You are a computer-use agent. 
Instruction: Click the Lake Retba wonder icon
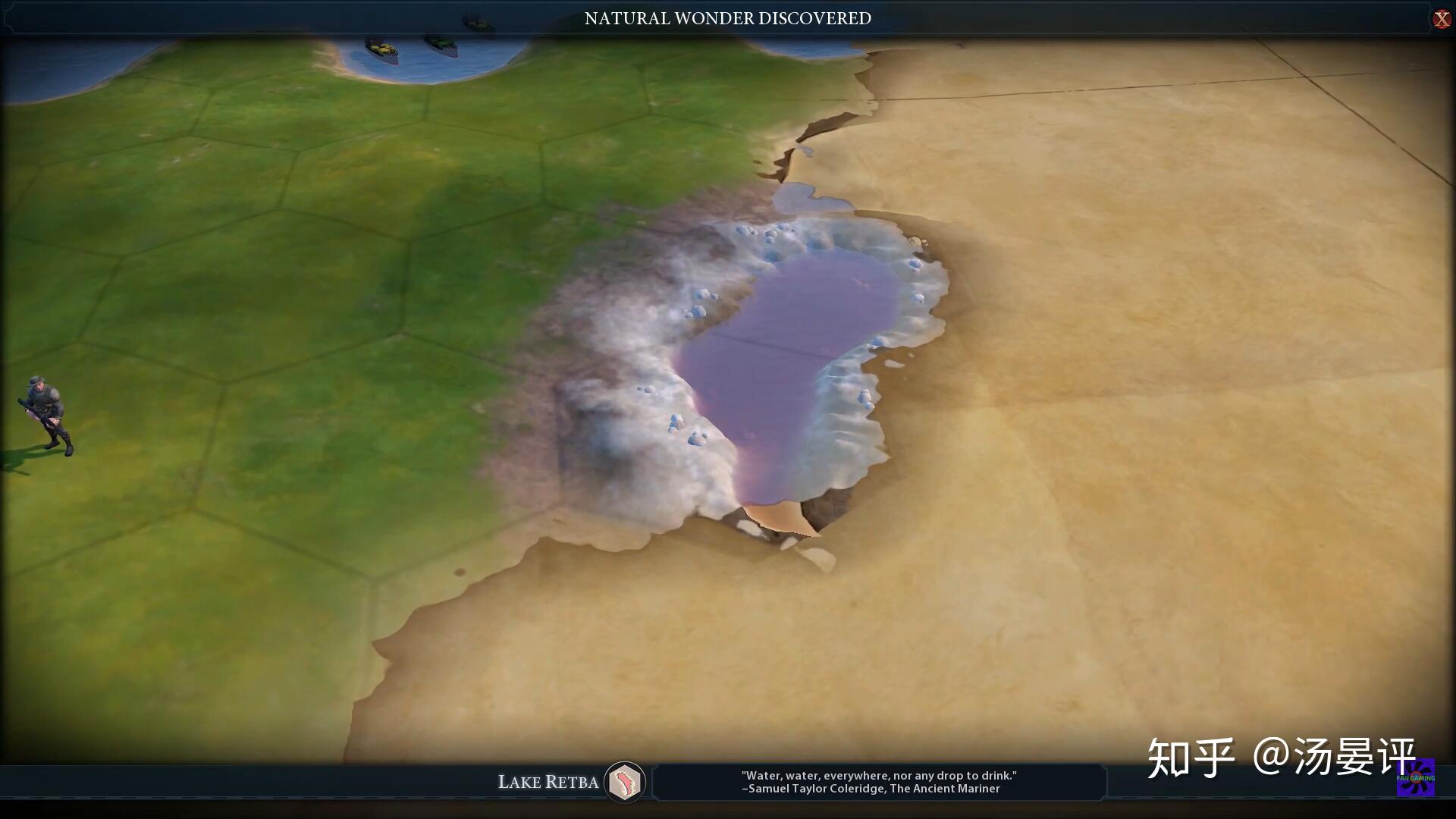[625, 782]
